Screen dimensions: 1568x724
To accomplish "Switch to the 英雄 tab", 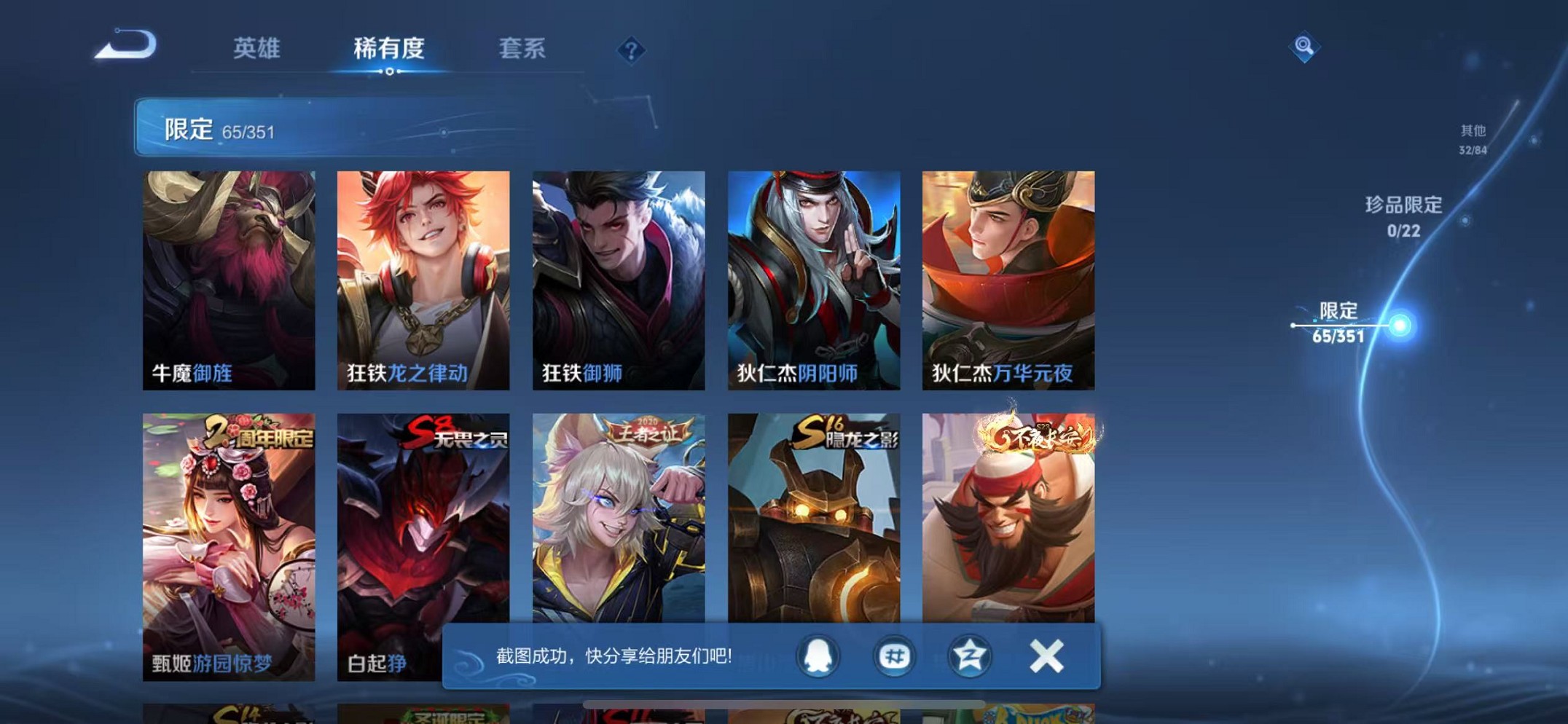I will click(x=256, y=47).
